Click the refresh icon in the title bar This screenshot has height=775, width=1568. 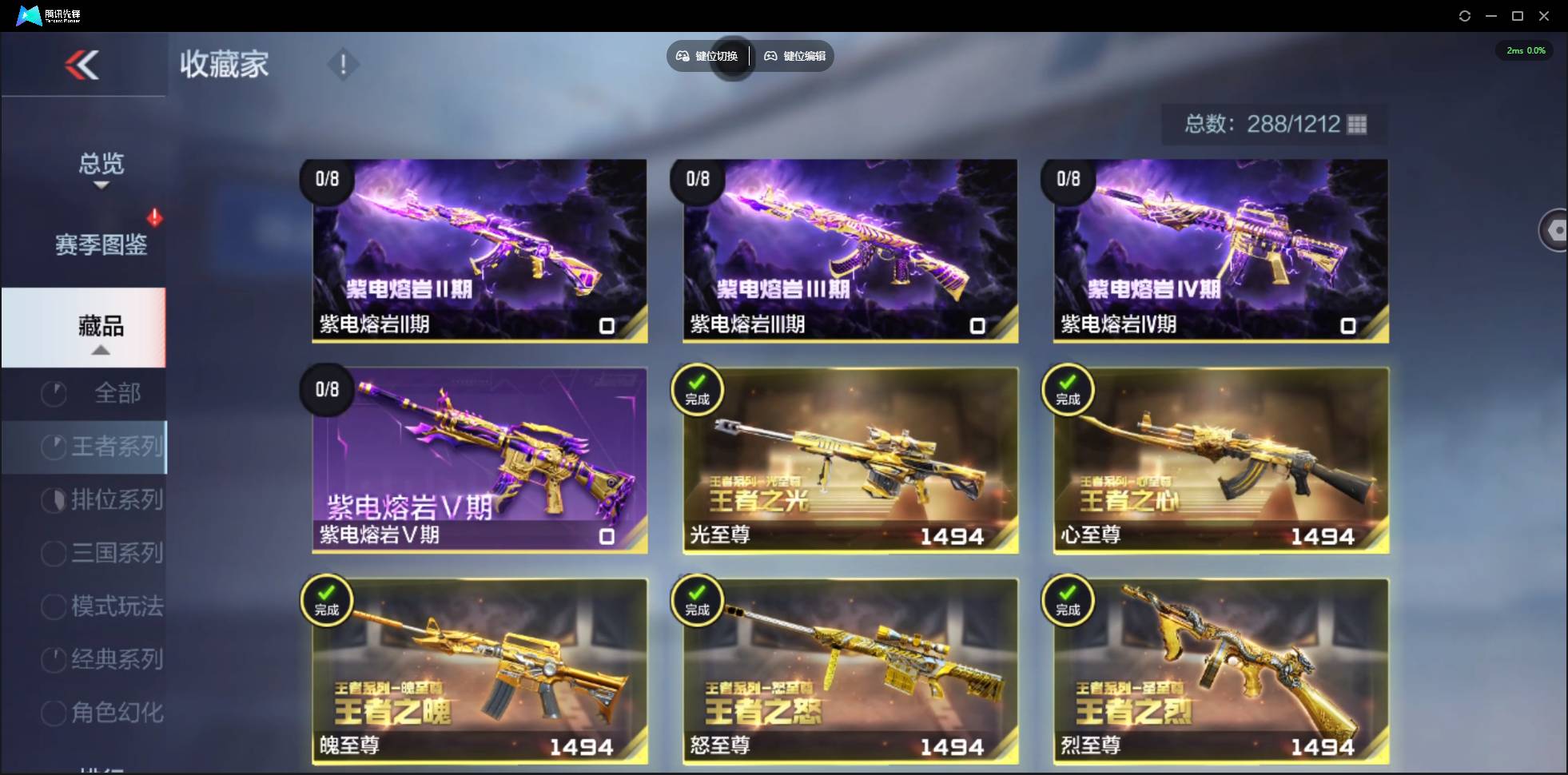[1465, 15]
